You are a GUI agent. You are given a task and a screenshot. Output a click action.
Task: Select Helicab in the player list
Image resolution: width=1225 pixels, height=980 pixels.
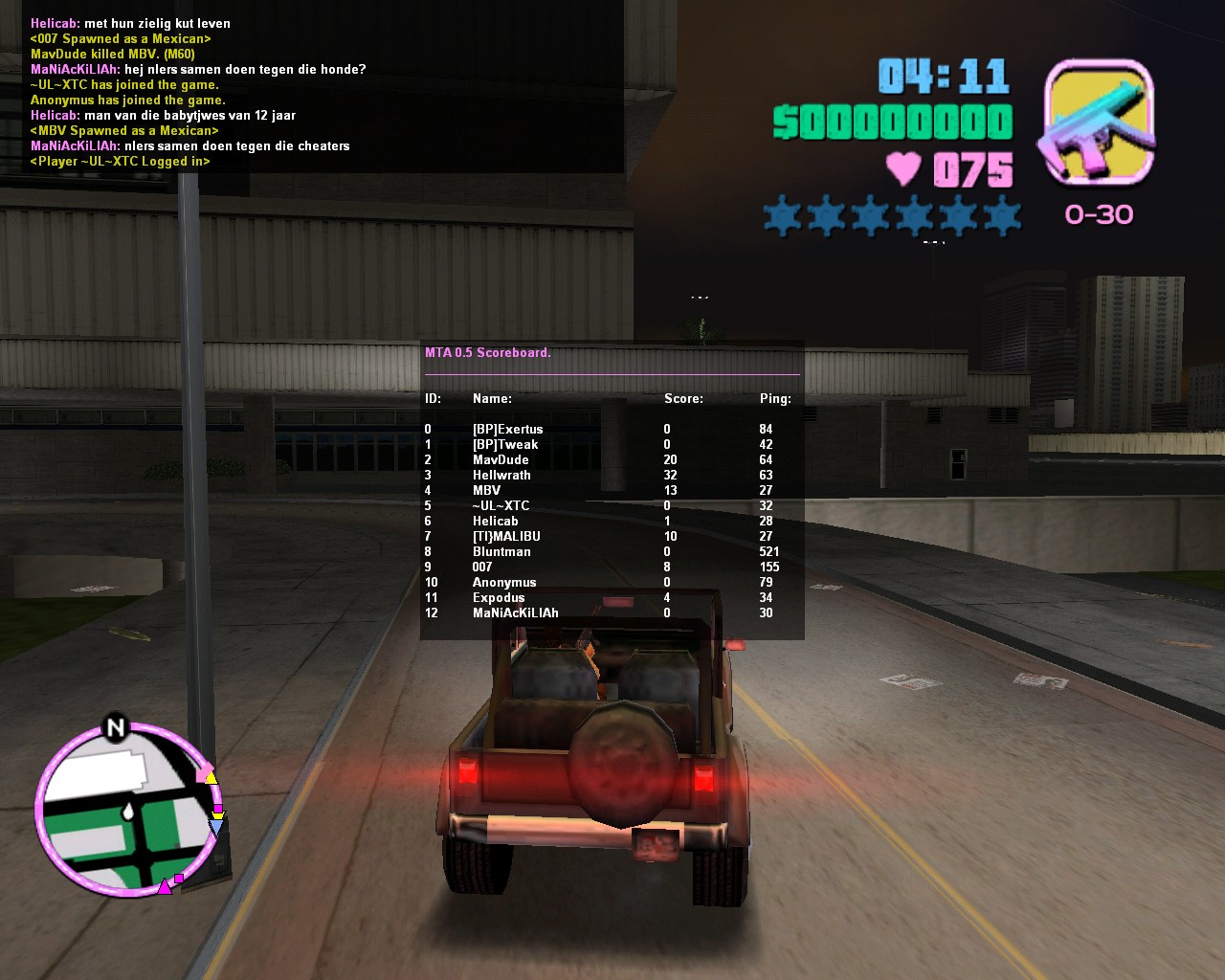pos(495,522)
